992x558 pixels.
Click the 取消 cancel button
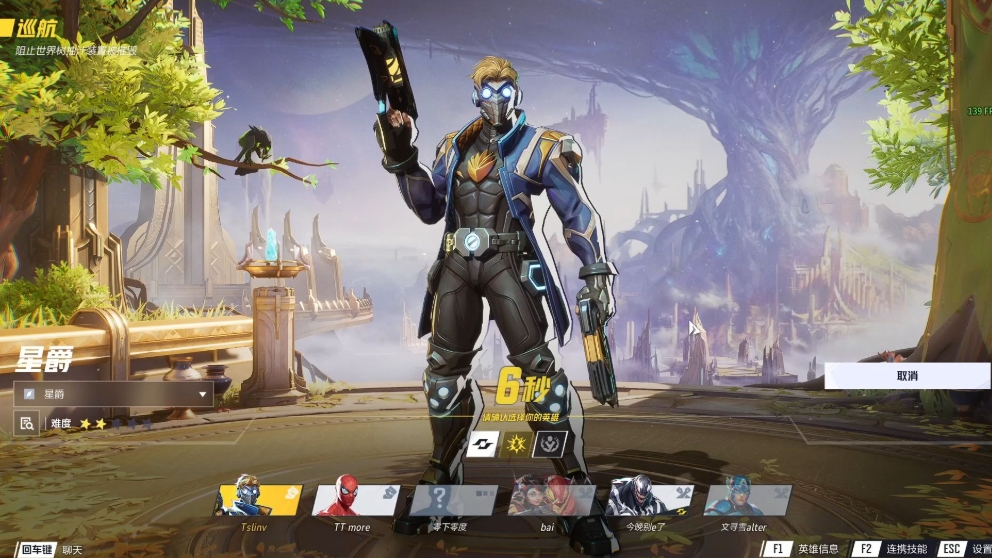907,376
